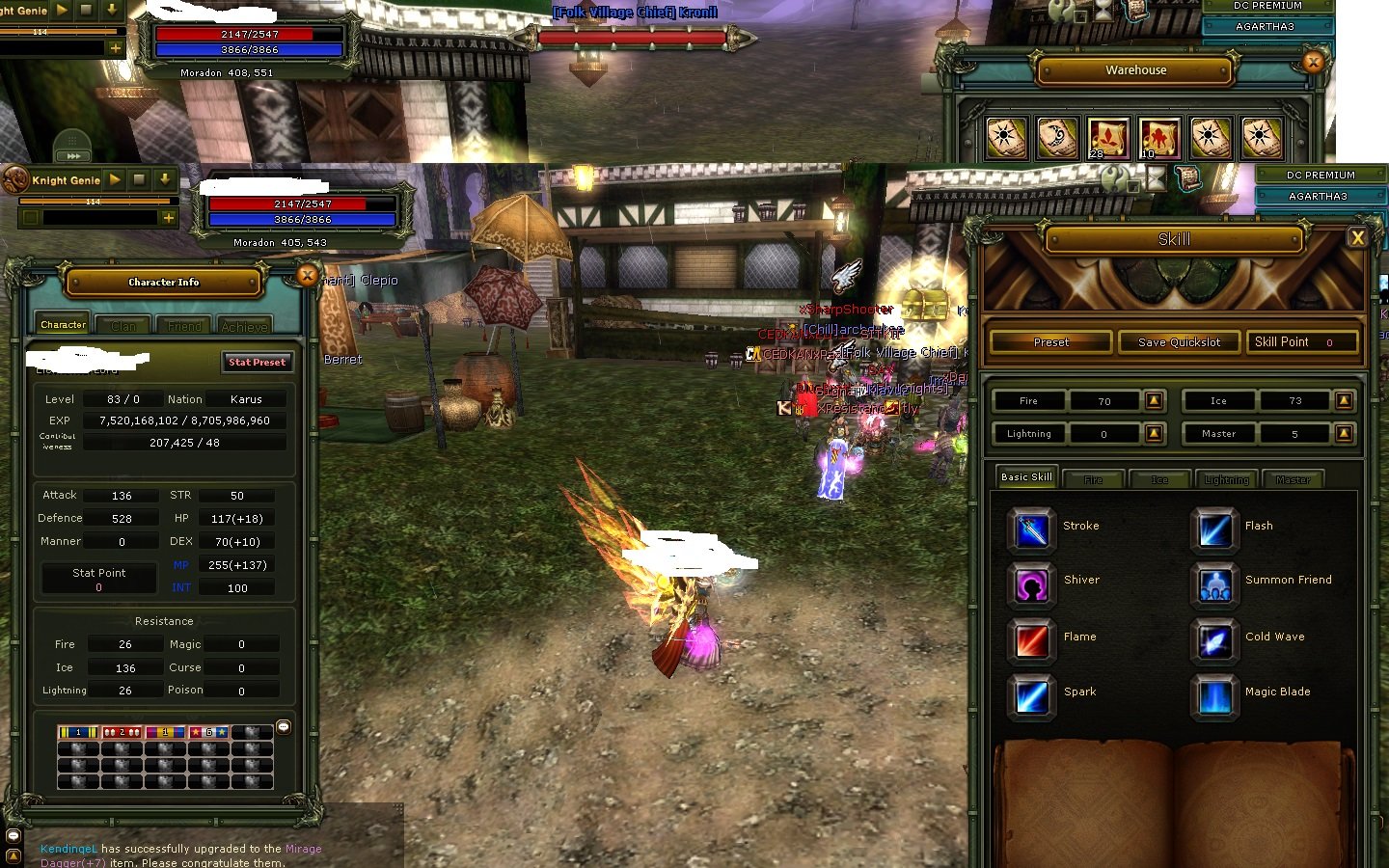Click the skill Preset button

pyautogui.click(x=1050, y=342)
